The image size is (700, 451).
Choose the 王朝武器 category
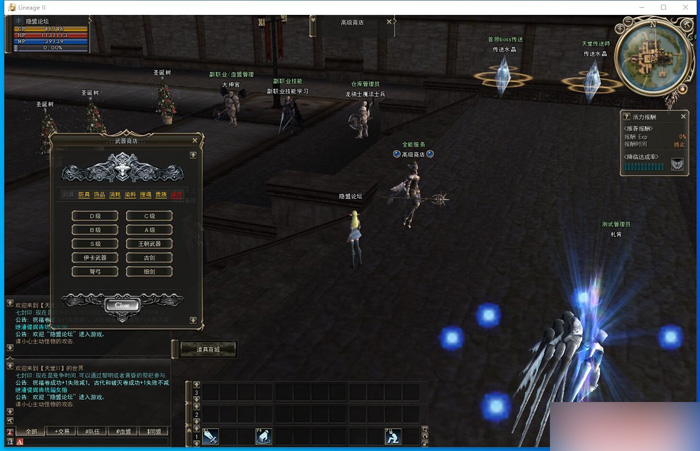[149, 244]
